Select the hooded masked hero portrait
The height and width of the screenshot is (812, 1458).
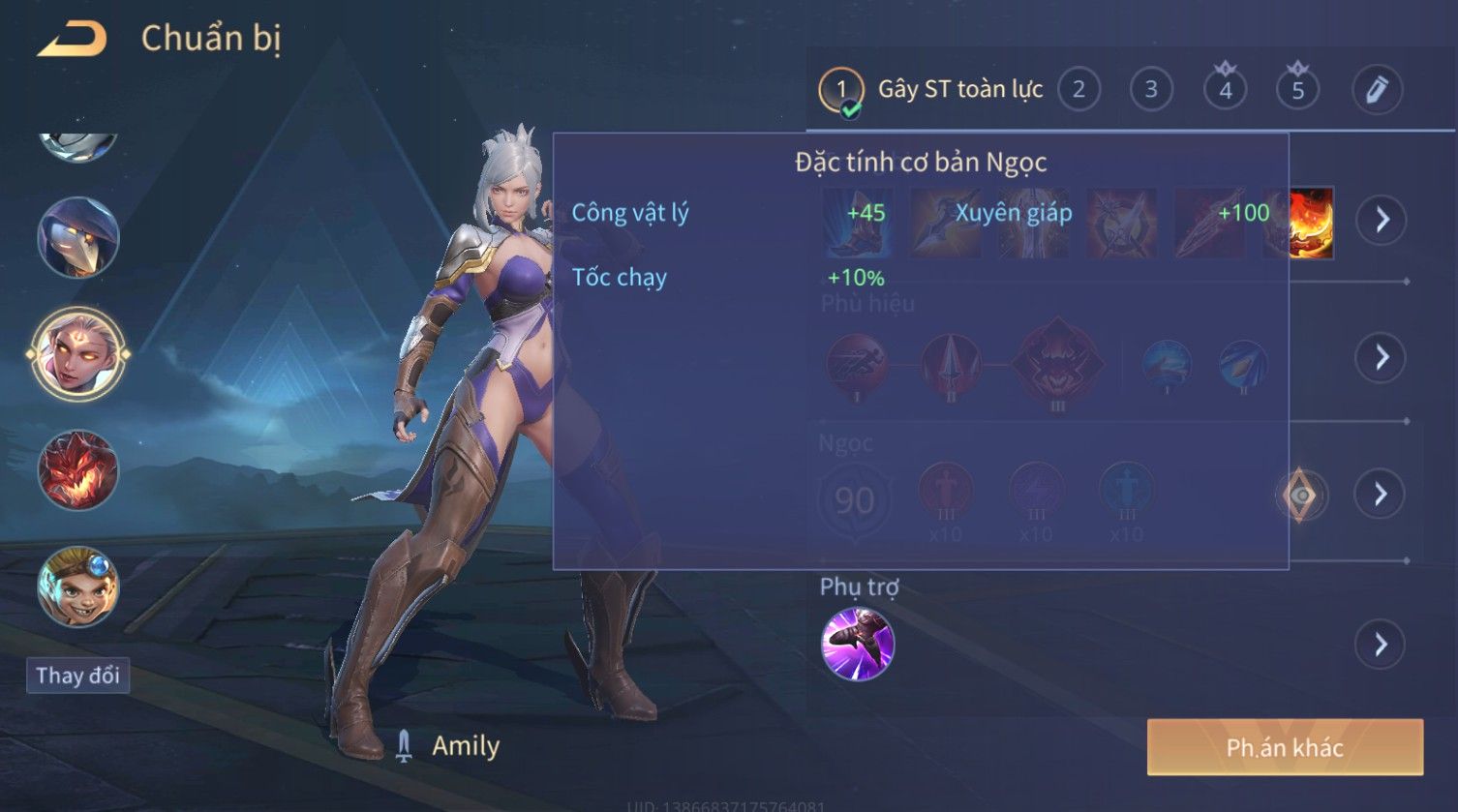coord(77,237)
